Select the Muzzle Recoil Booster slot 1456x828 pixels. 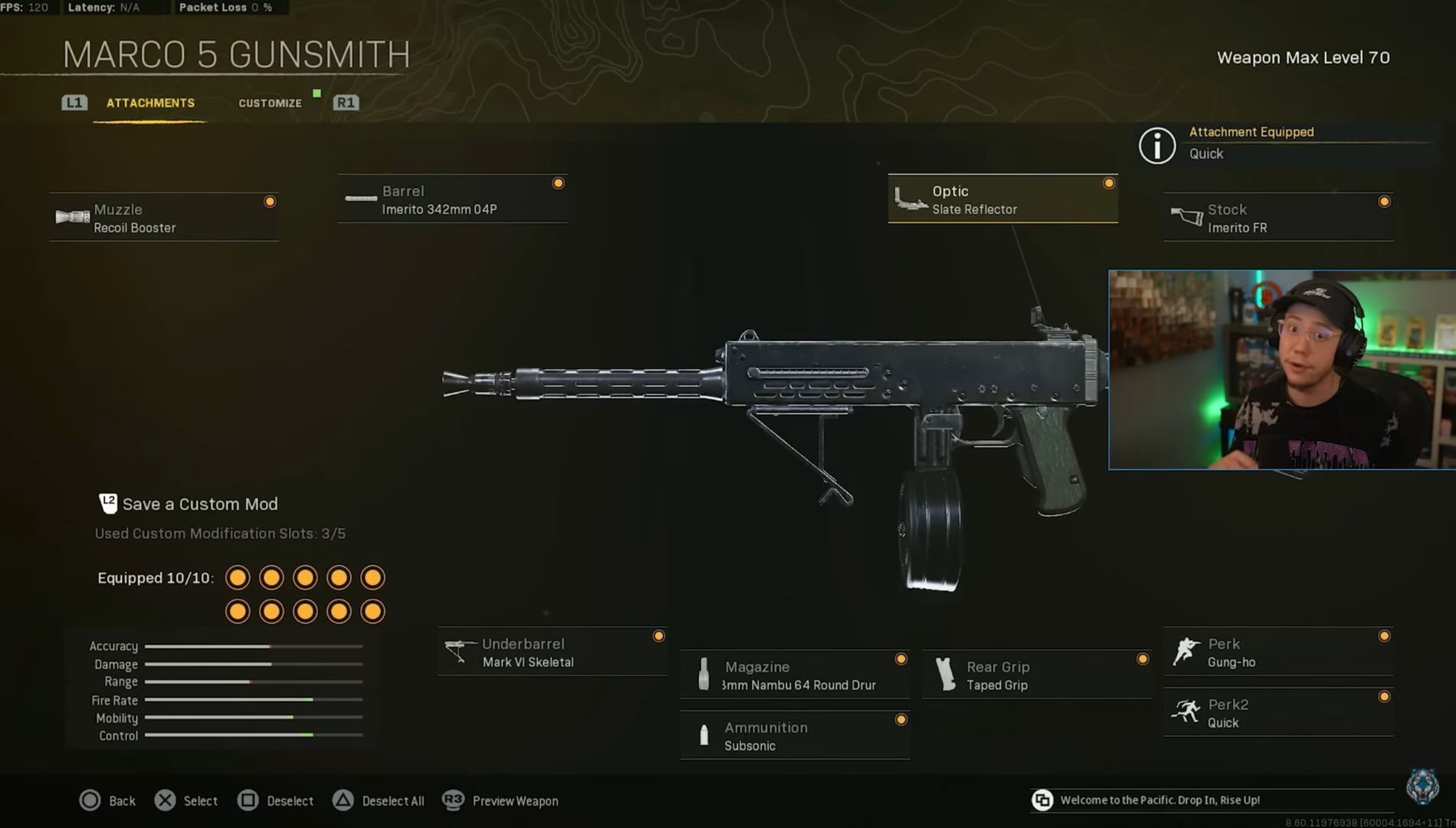click(164, 218)
